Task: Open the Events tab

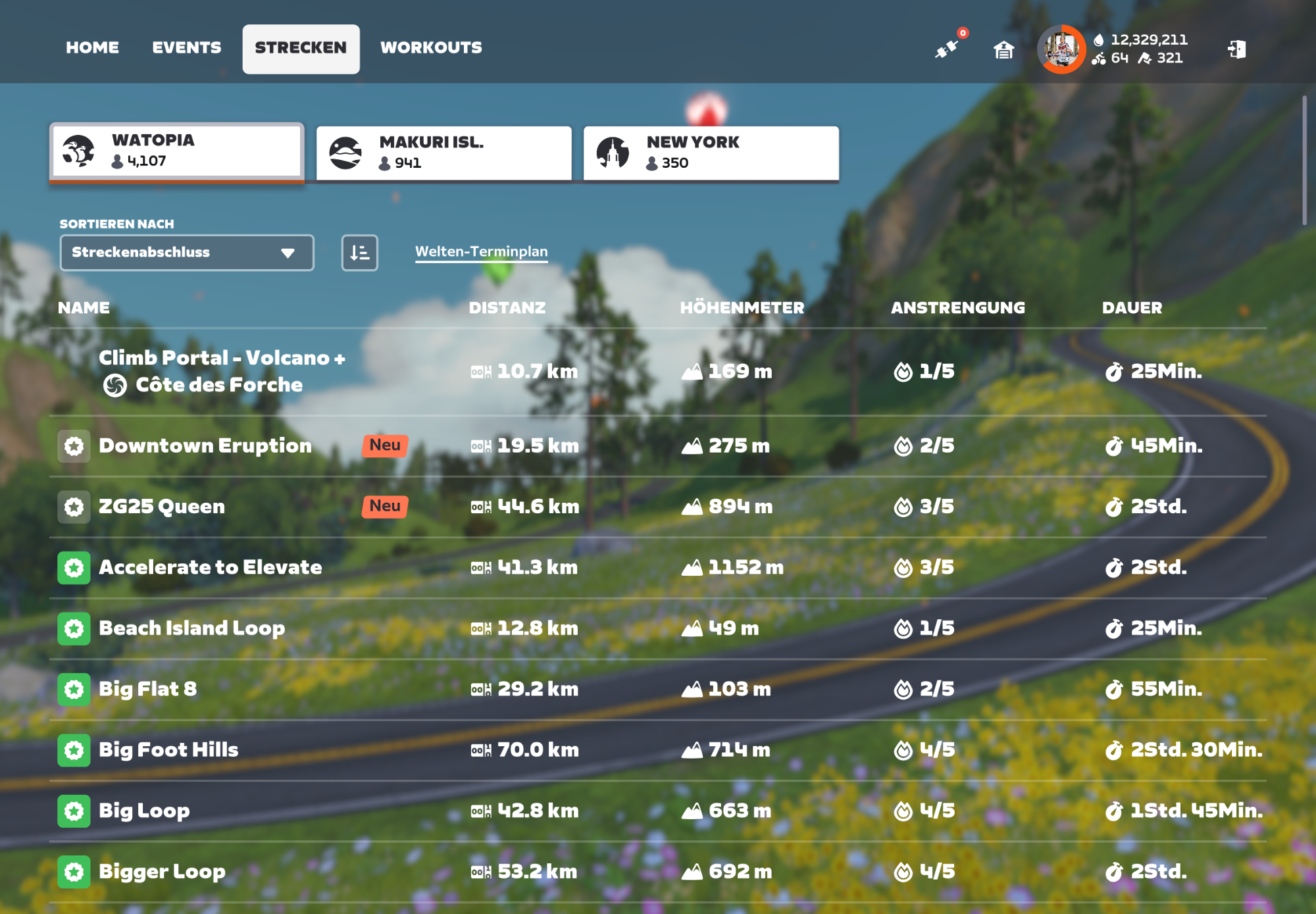Action: [x=187, y=48]
